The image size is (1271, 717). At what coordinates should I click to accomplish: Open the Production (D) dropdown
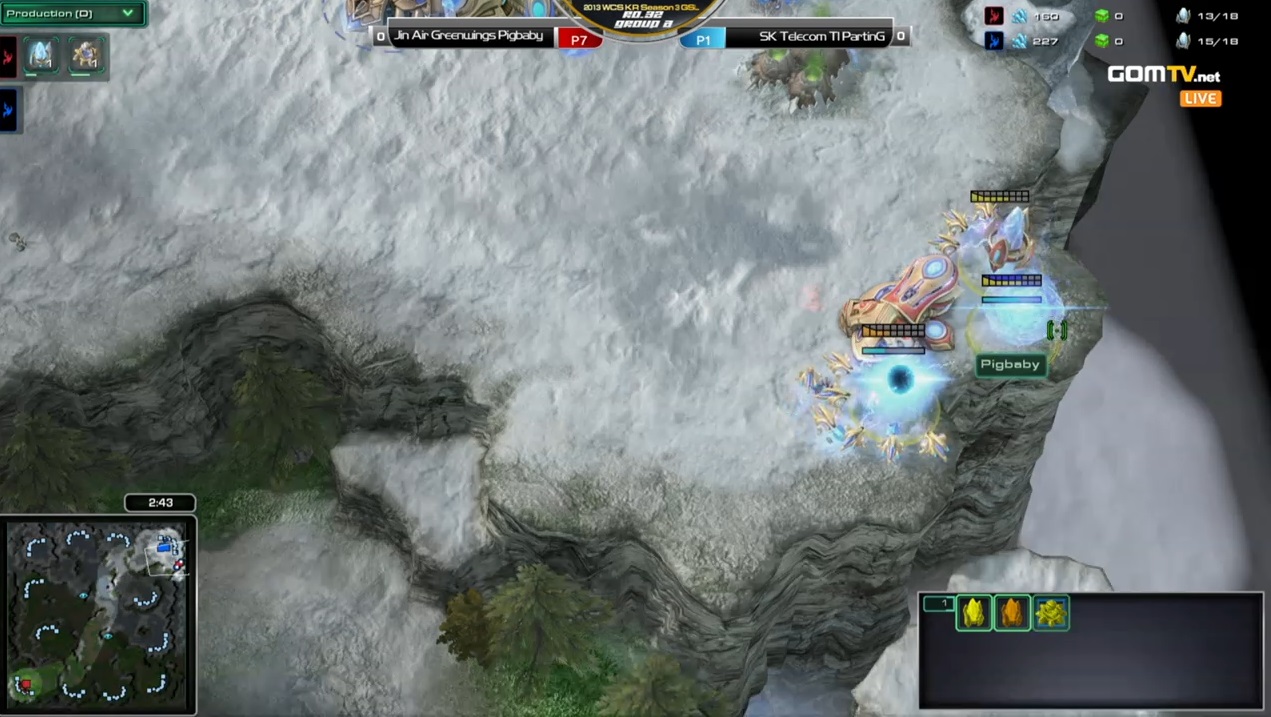72,14
